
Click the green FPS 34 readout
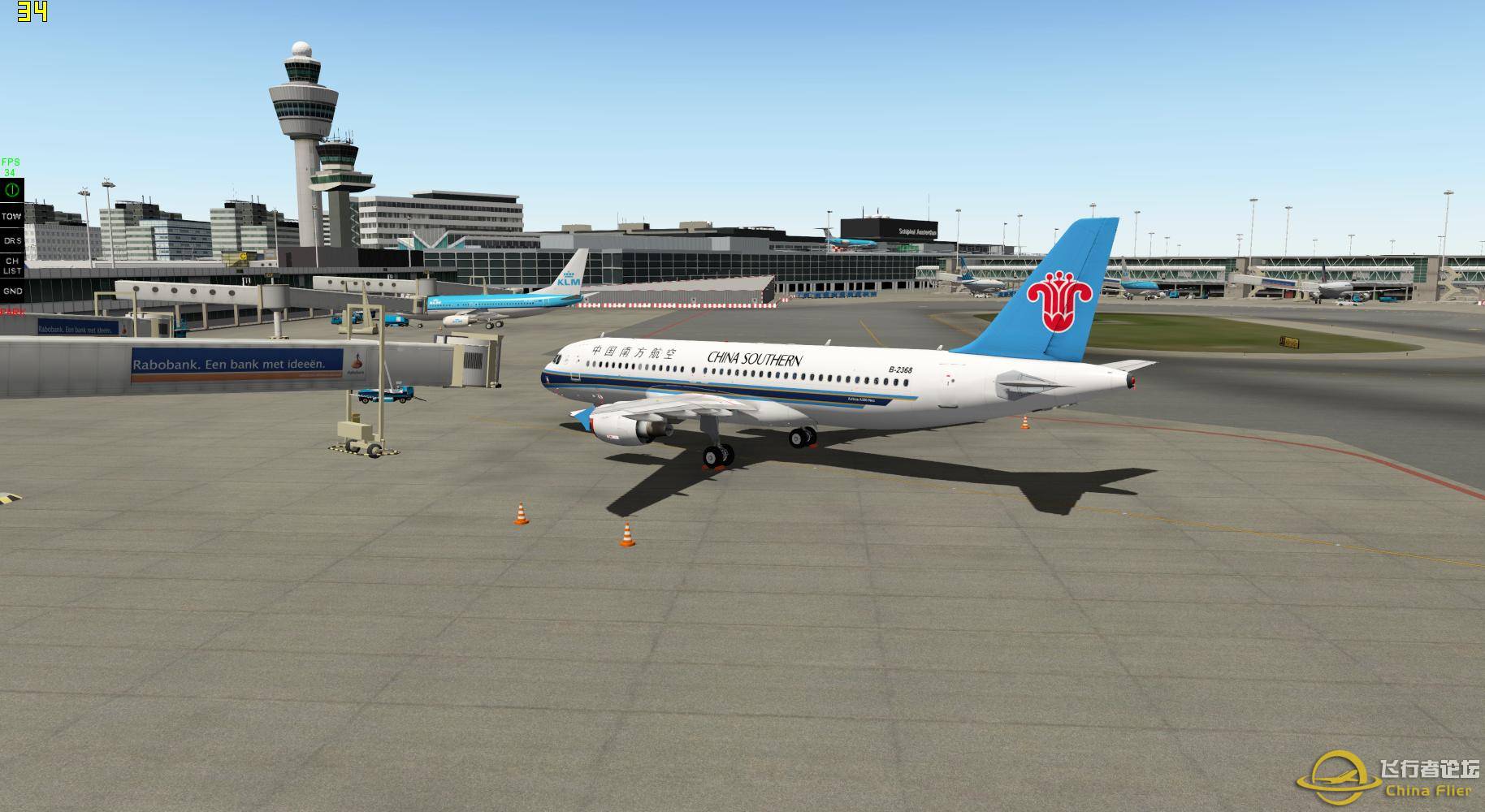coord(11,166)
